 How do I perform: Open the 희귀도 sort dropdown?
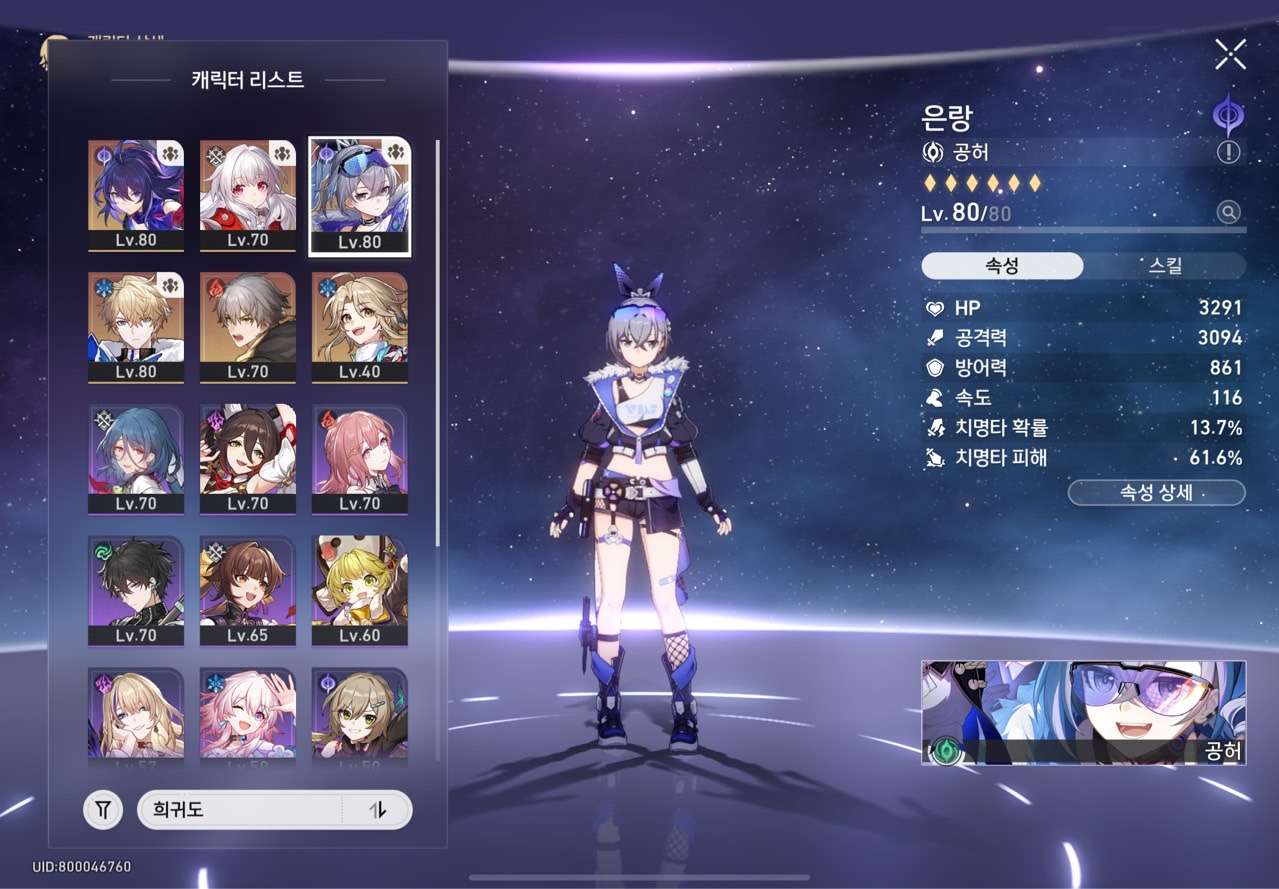tap(240, 810)
